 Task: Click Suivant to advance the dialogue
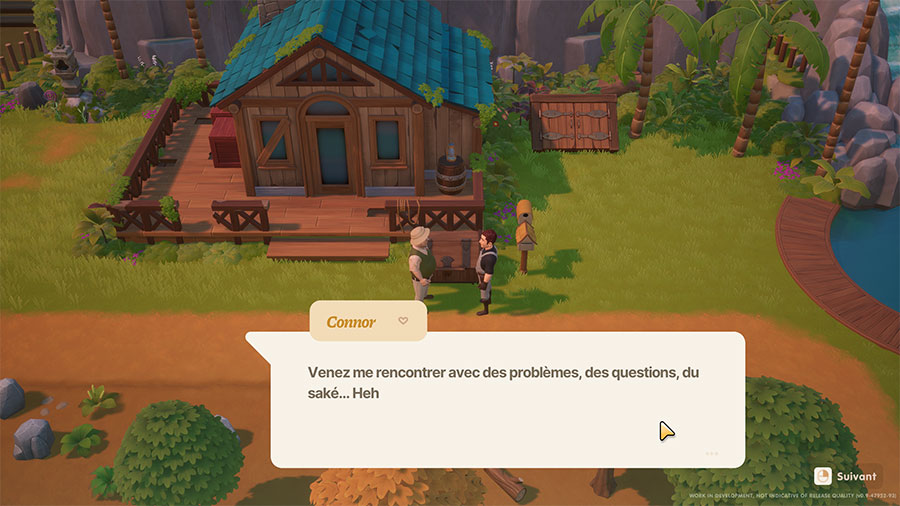pyautogui.click(x=846, y=476)
